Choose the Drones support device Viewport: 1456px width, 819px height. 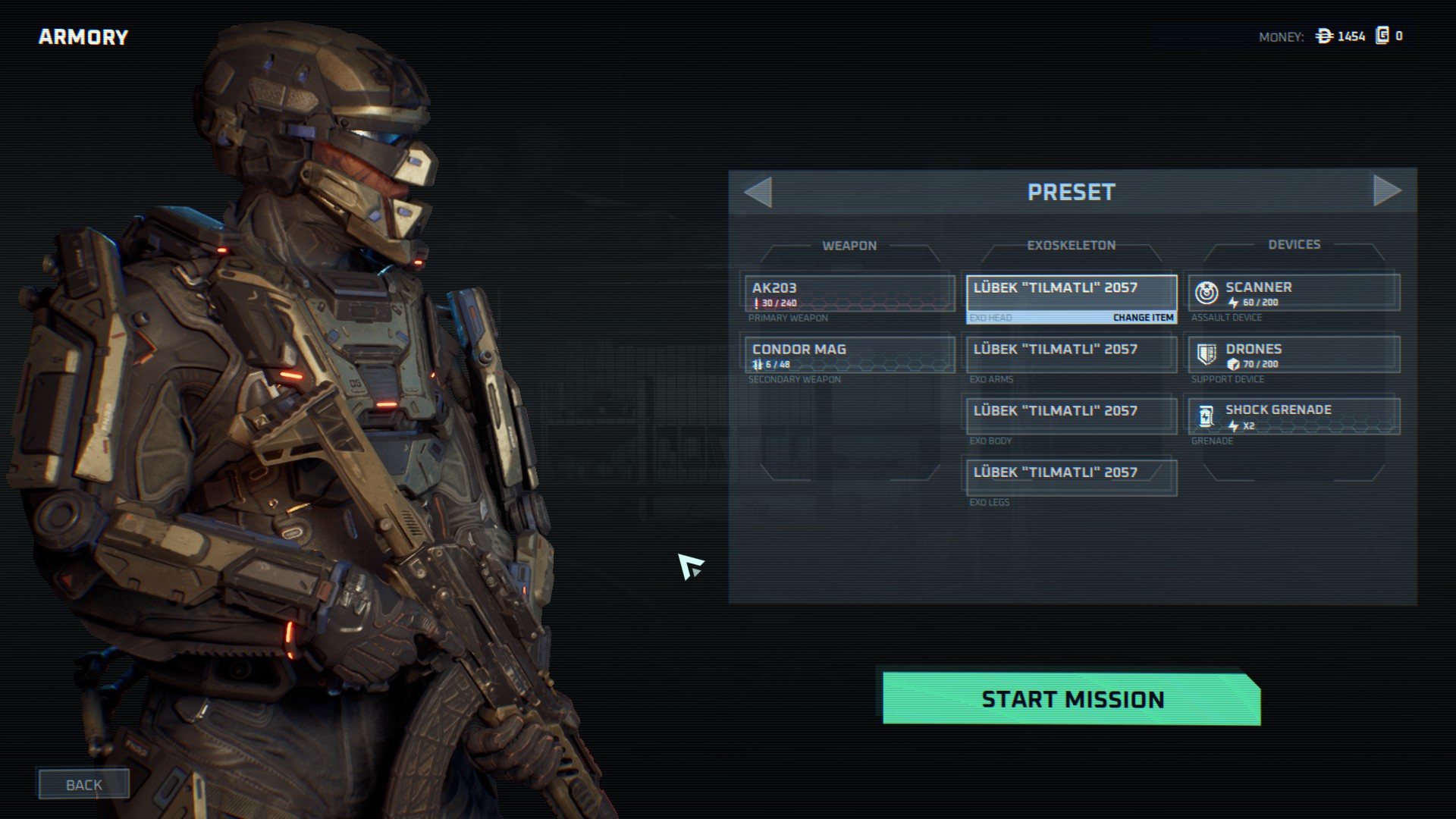[1294, 354]
